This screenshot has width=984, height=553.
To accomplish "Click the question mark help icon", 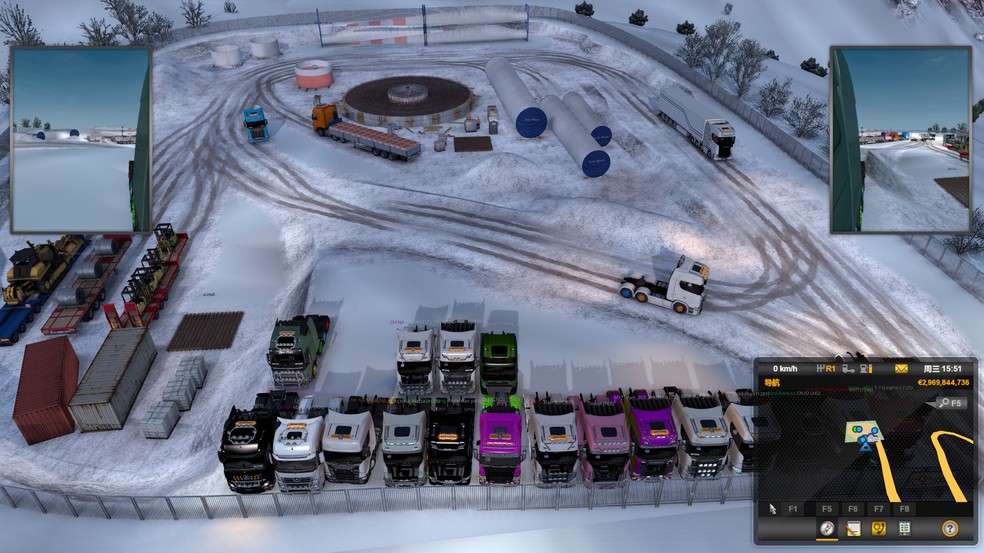I will point(949,529).
